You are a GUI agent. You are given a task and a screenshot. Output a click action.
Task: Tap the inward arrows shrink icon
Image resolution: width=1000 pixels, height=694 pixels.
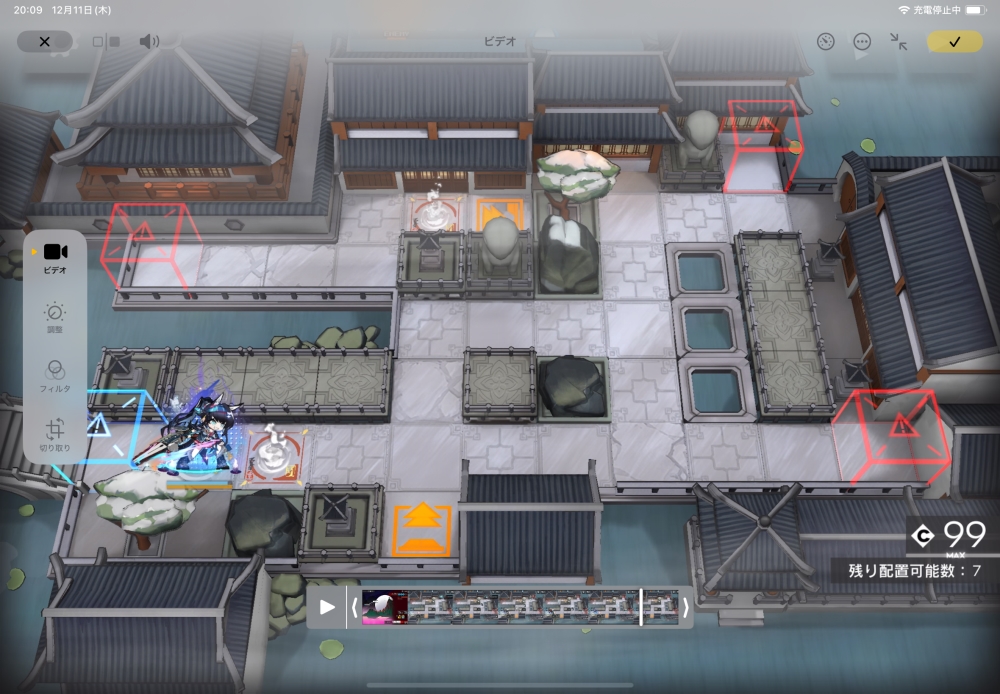pyautogui.click(x=899, y=42)
